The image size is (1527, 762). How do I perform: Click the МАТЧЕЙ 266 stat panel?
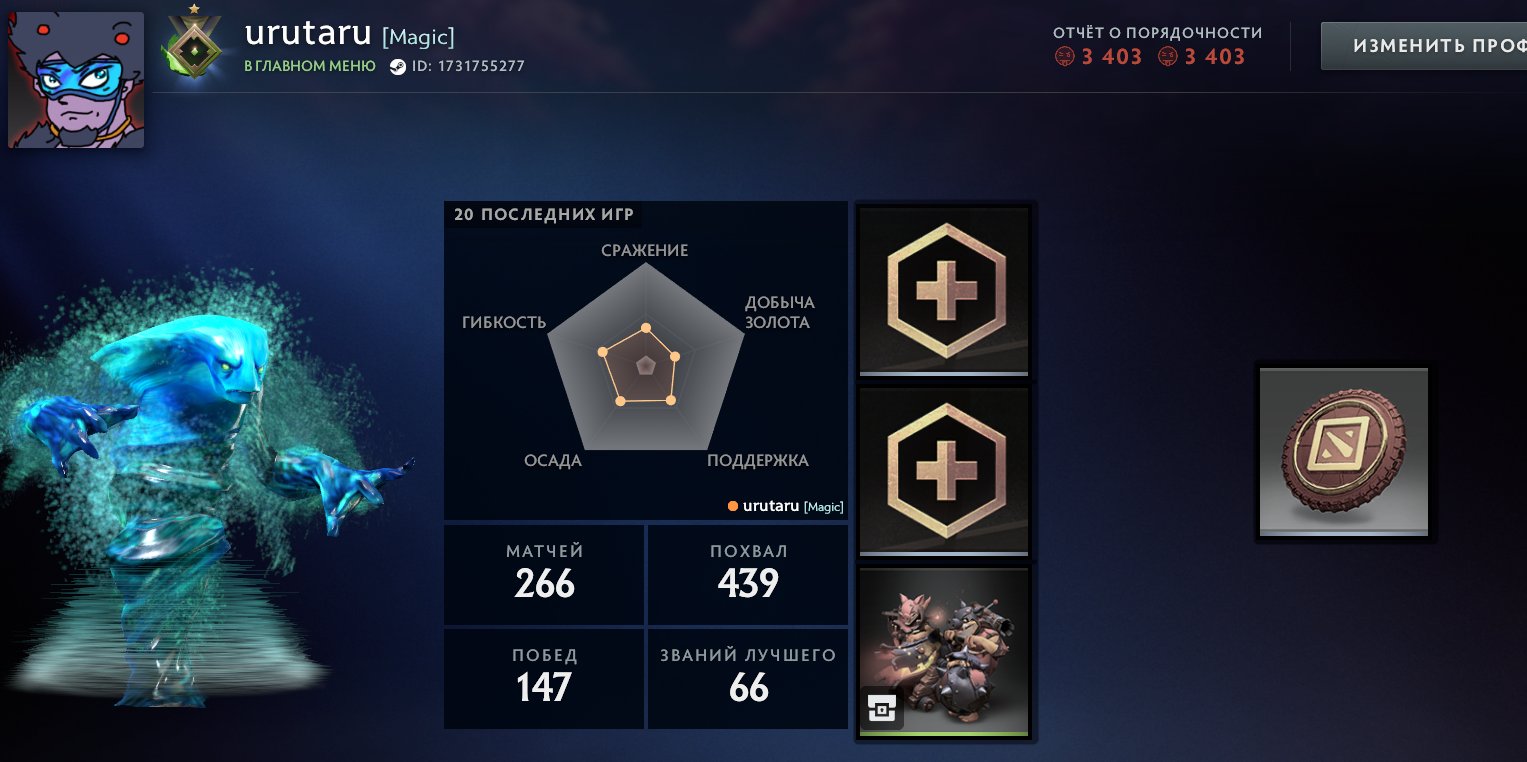[x=543, y=573]
